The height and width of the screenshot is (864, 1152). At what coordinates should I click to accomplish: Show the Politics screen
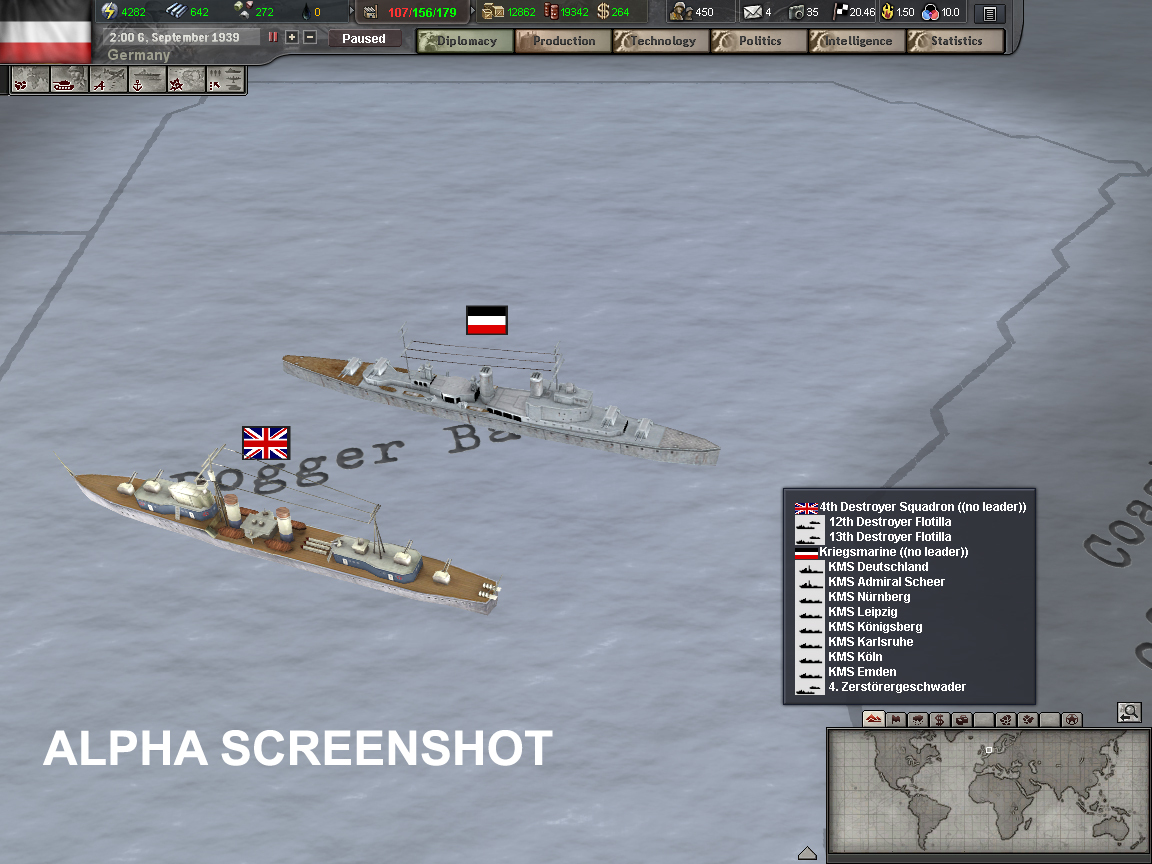(759, 41)
